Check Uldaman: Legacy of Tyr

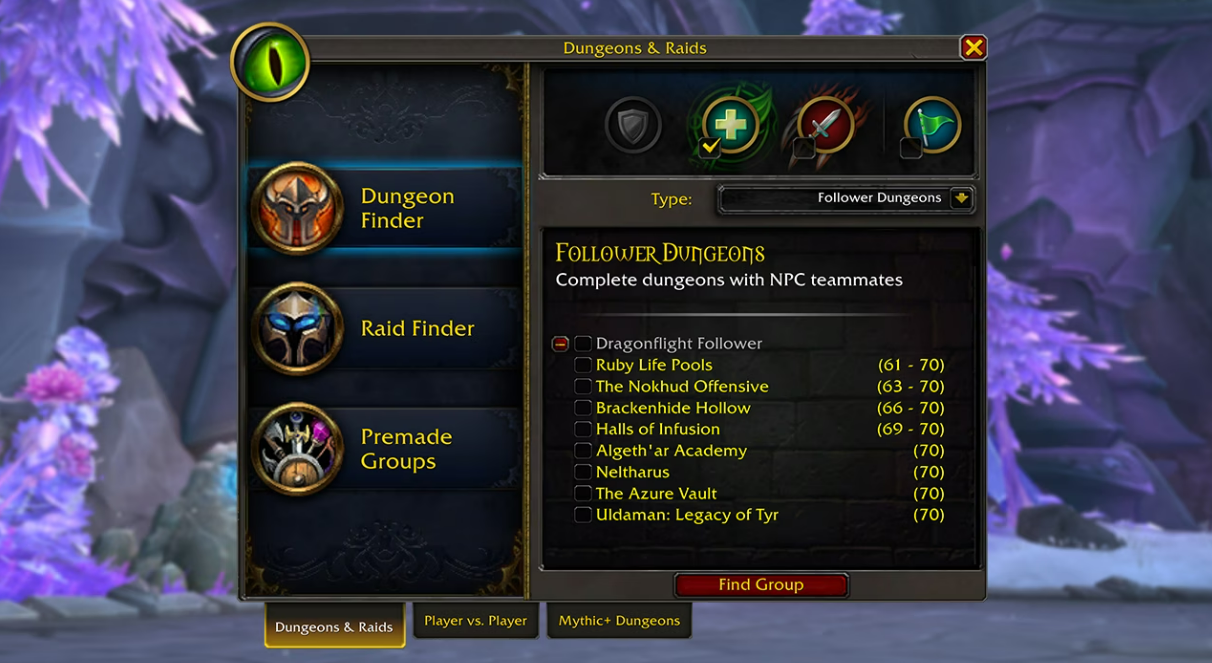pyautogui.click(x=583, y=515)
